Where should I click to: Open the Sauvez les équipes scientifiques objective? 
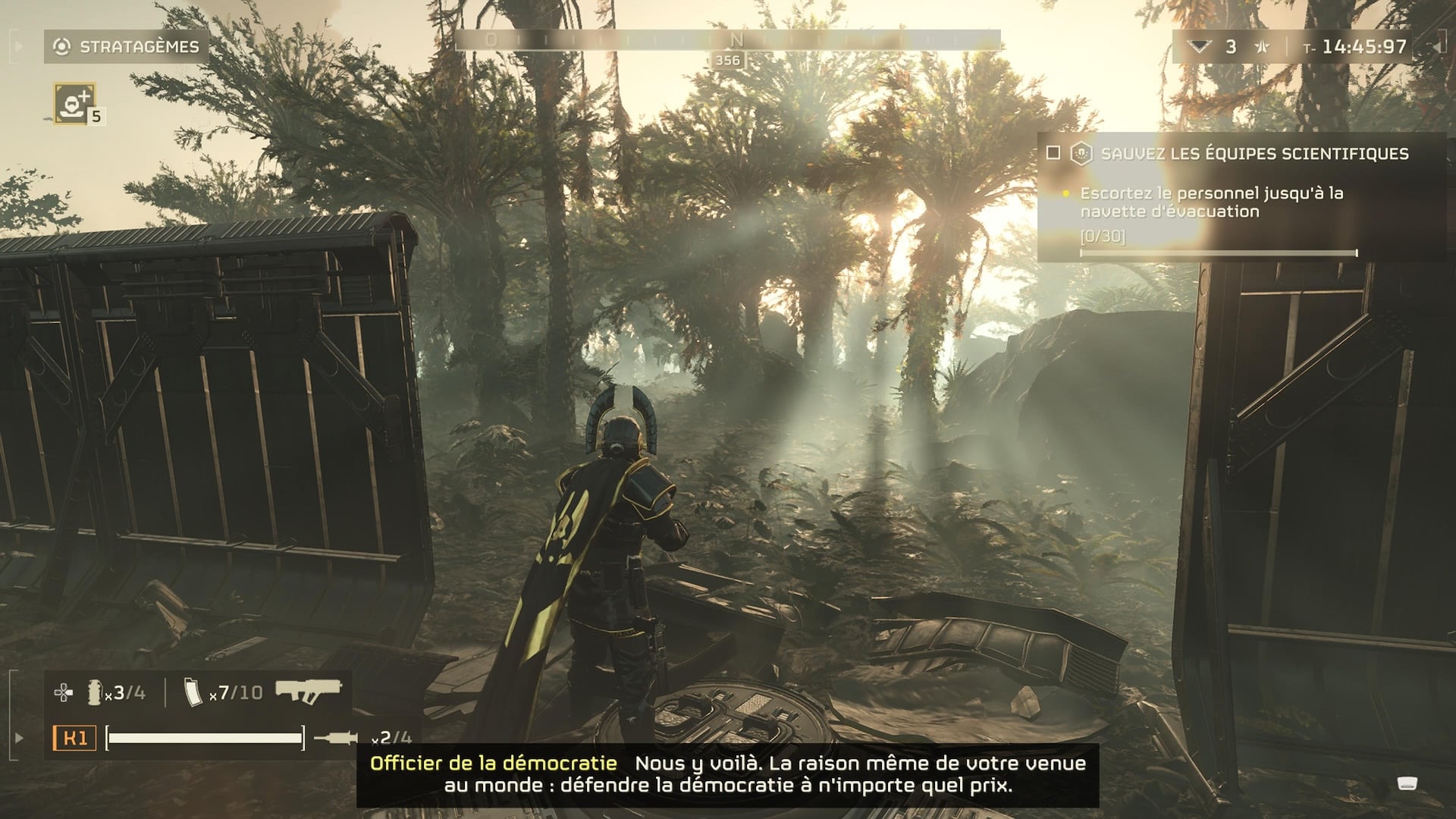pos(1254,154)
